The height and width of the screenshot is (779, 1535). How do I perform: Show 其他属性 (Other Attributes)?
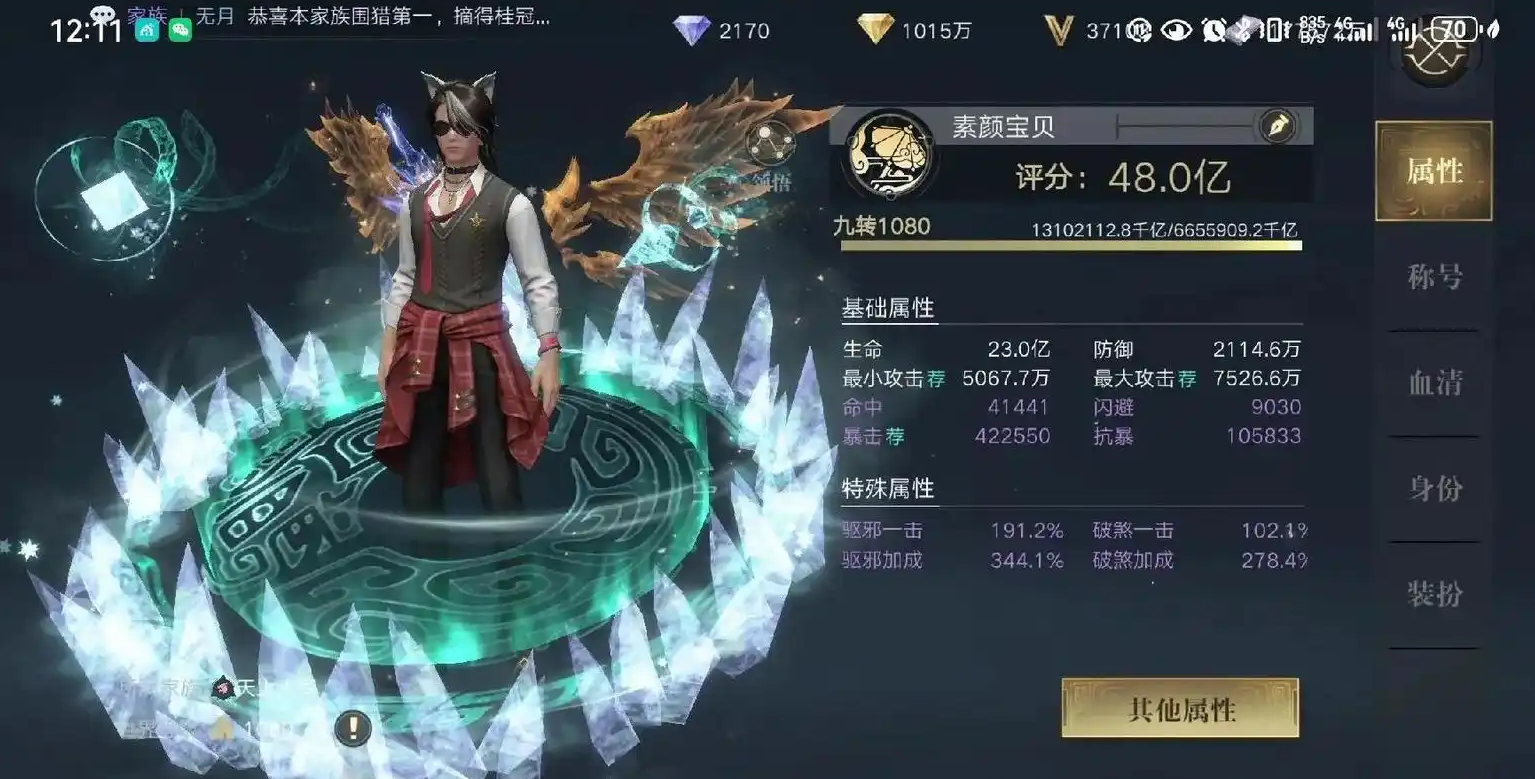pos(1180,709)
